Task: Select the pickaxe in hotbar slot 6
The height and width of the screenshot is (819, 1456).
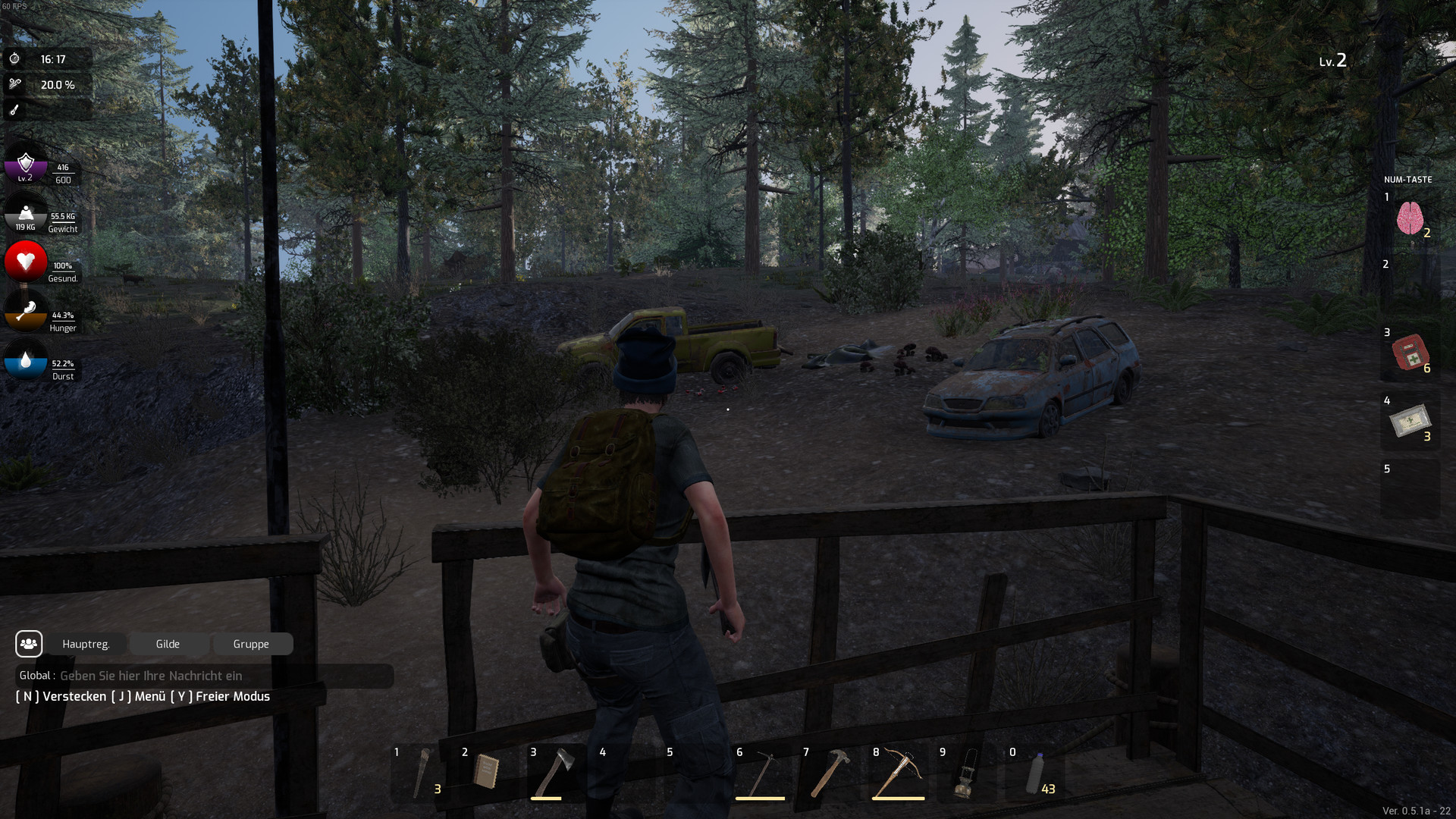Action: click(761, 772)
